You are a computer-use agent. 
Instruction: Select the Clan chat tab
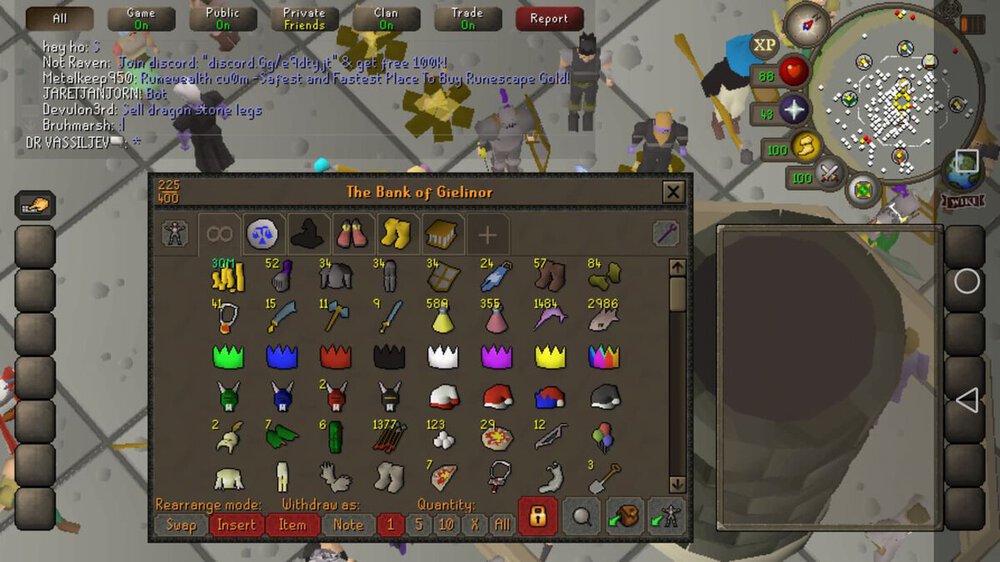[386, 18]
